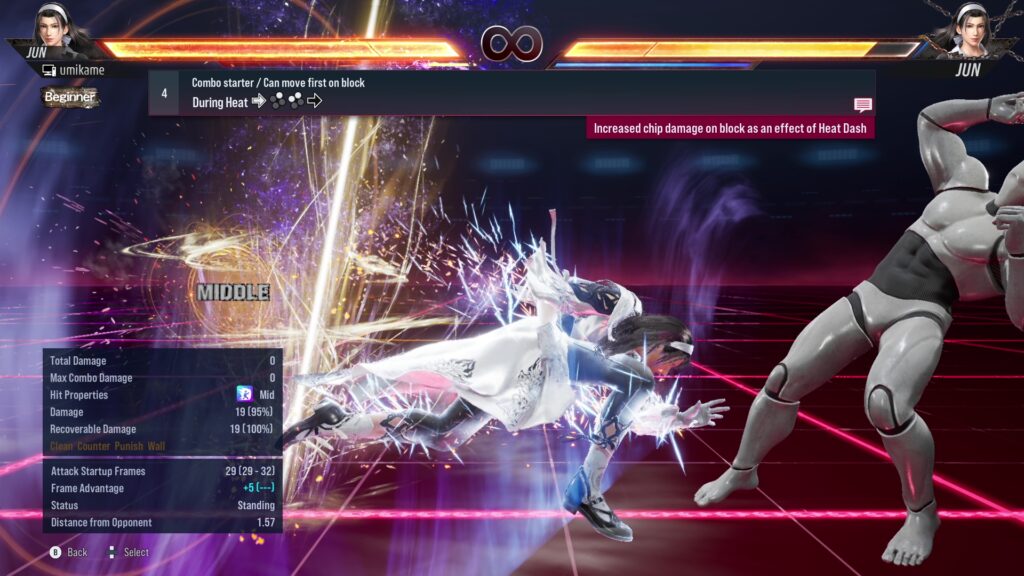The image size is (1024, 576).
Task: Click the Beginner rank badge
Action: point(70,97)
